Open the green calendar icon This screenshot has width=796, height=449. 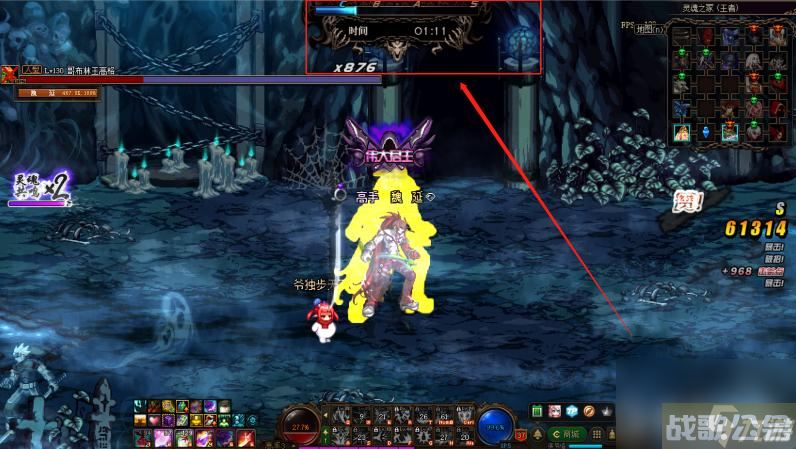[x=537, y=411]
